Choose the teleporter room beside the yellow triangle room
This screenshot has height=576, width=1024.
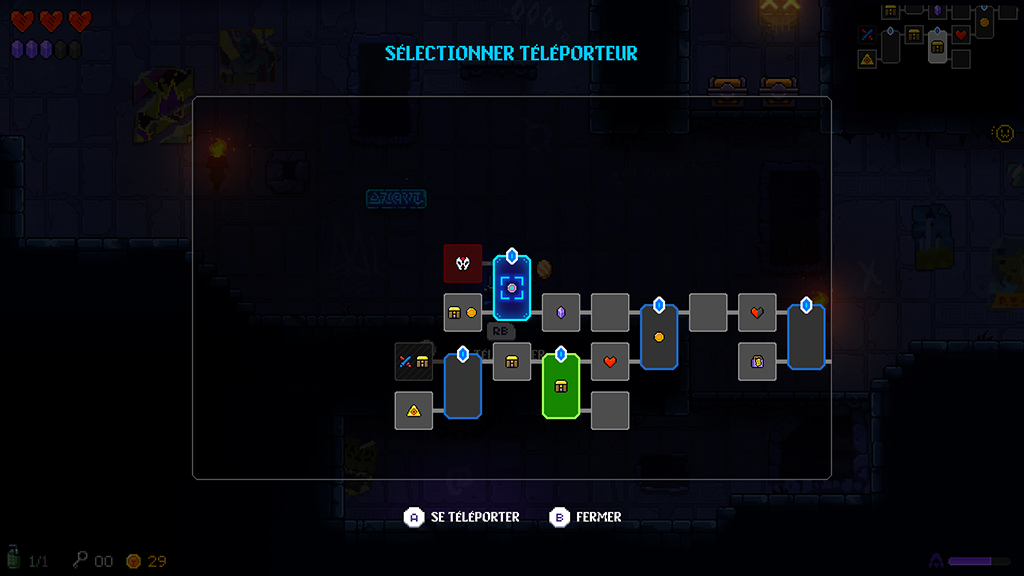463,386
